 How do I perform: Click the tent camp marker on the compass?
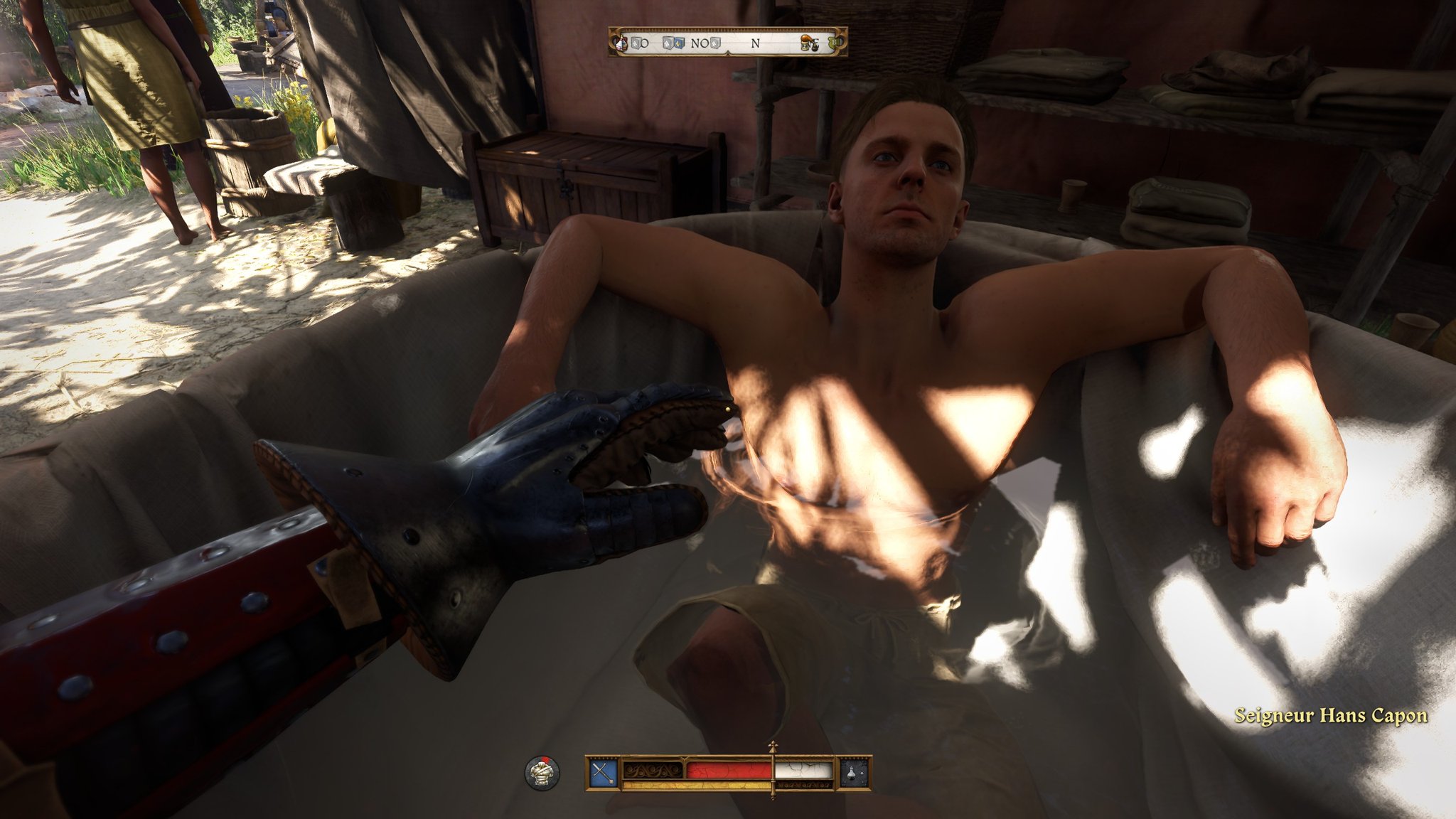tap(621, 43)
